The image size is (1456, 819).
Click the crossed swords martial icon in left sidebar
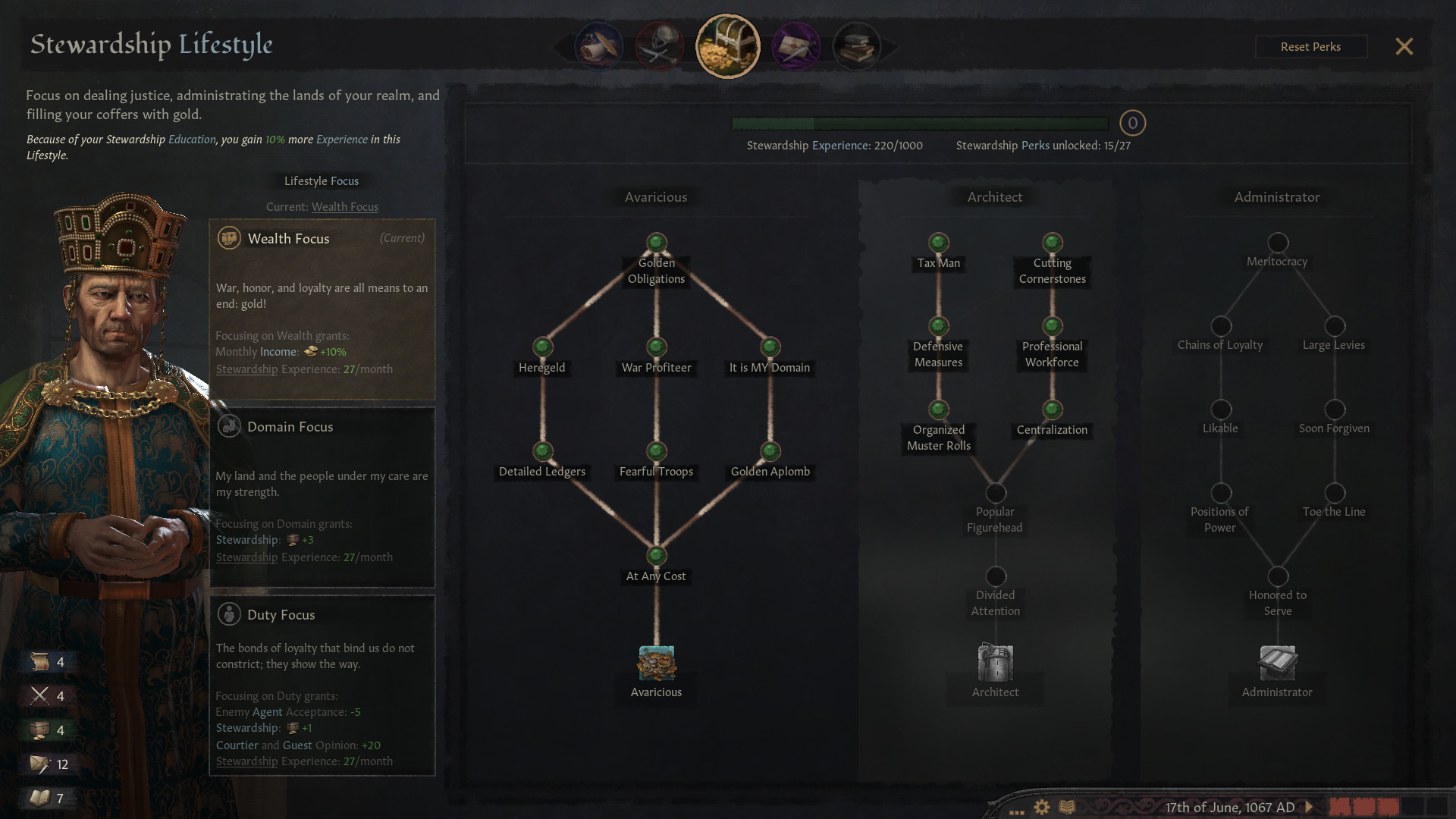coord(43,695)
